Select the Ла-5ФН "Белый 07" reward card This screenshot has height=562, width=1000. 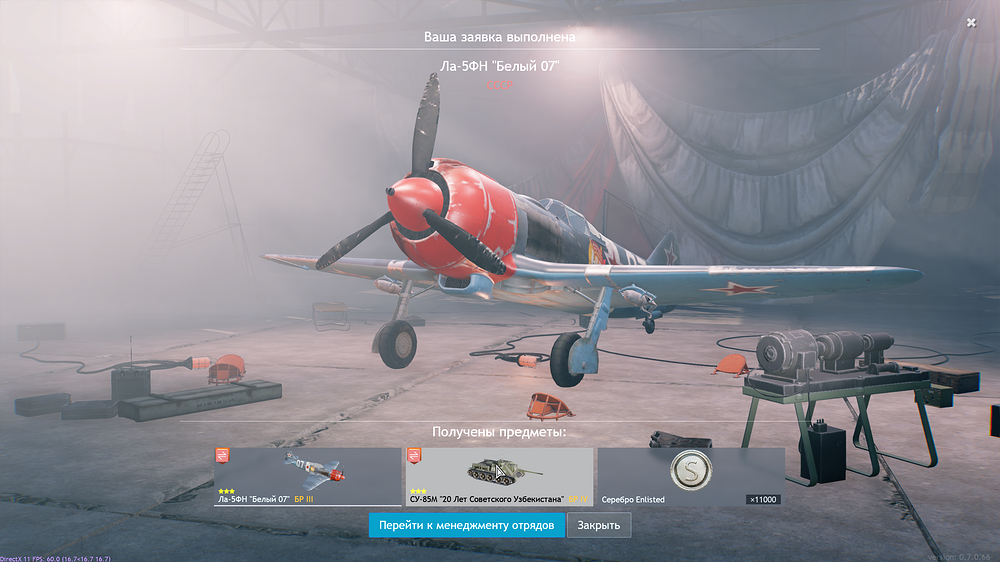[x=307, y=476]
